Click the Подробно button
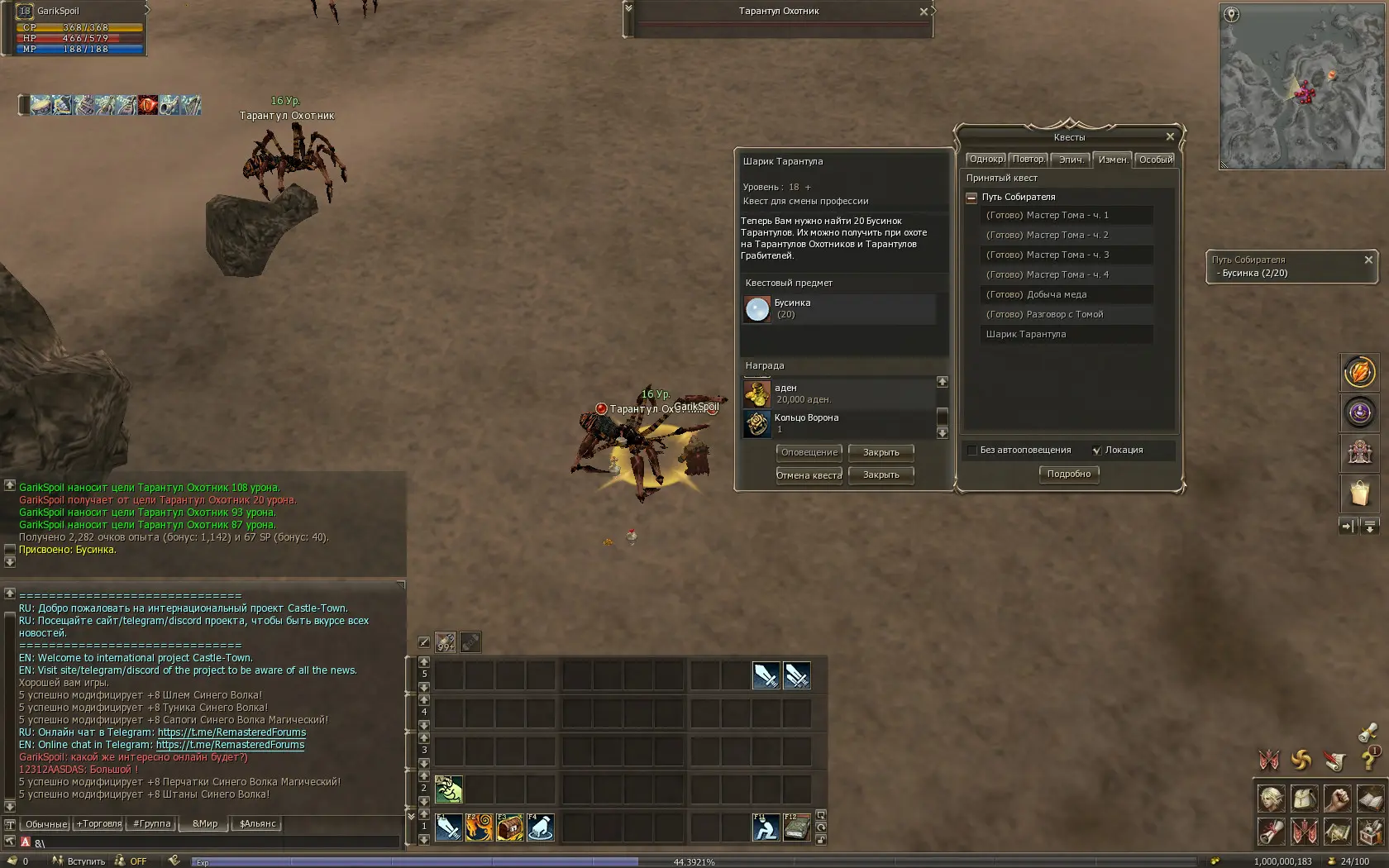This screenshot has height=868, width=1389. (x=1068, y=474)
